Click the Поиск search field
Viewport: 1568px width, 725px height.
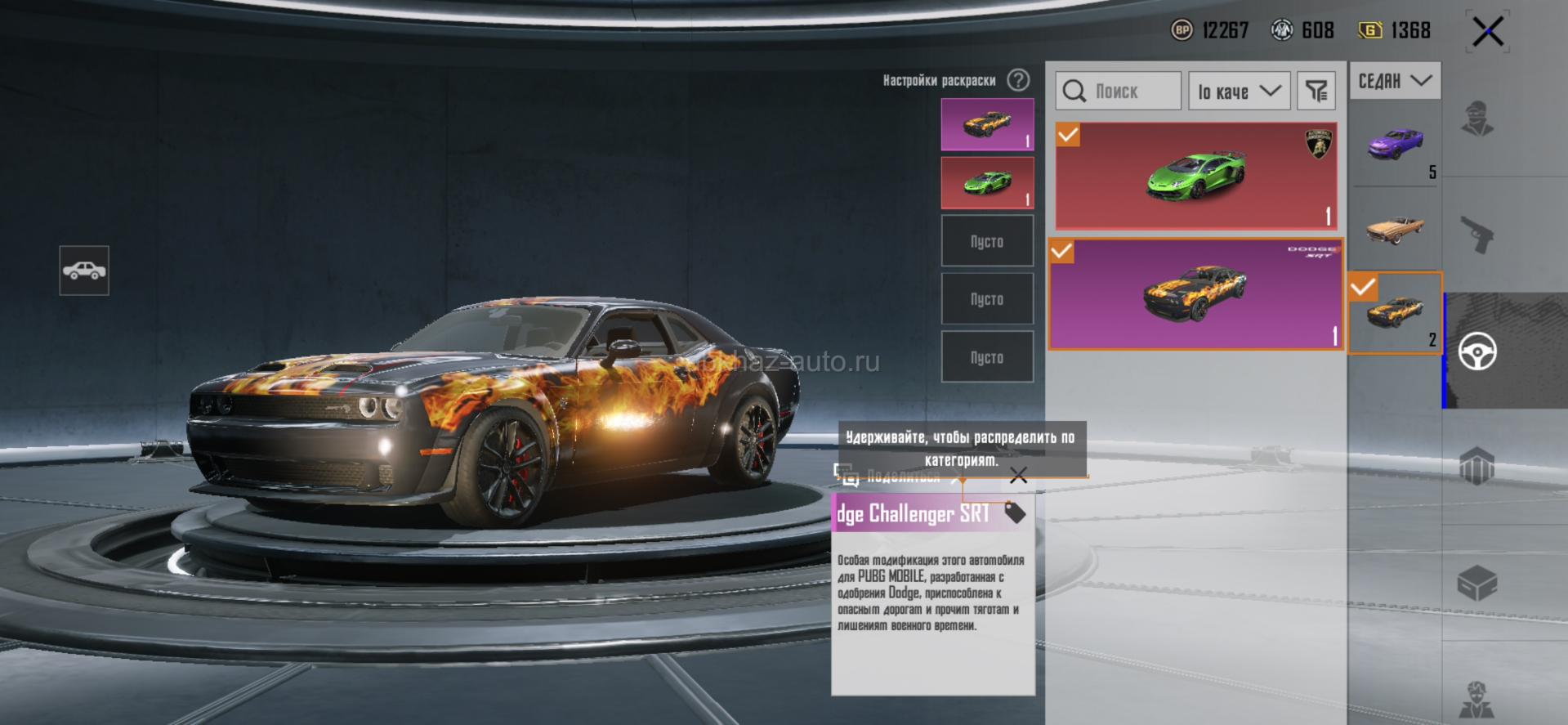coord(1119,91)
